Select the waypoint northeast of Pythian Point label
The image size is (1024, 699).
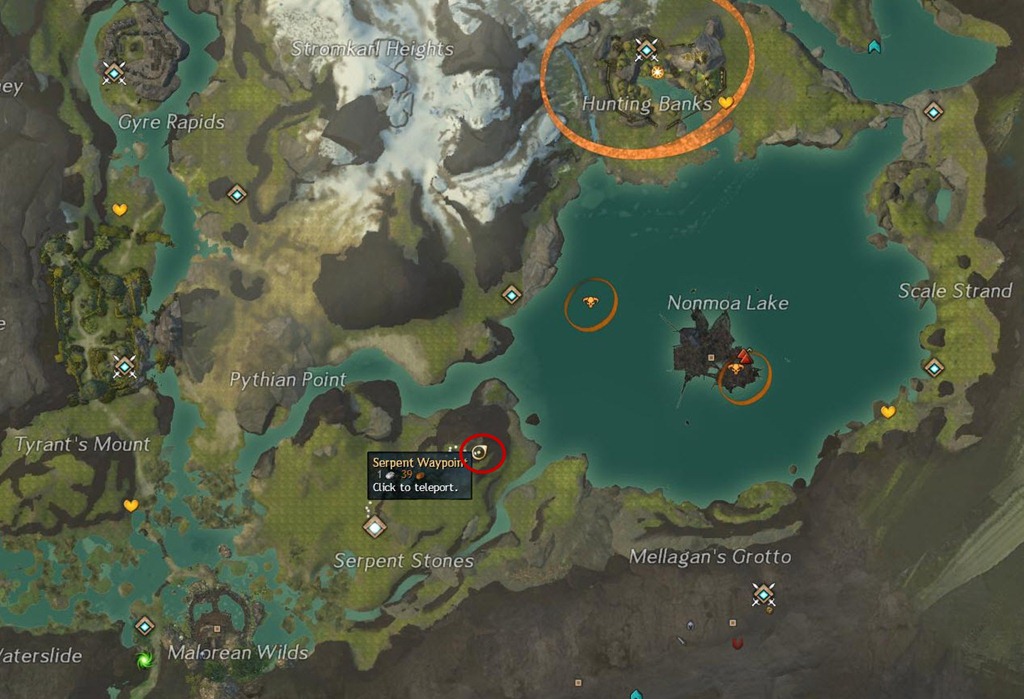pos(512,295)
